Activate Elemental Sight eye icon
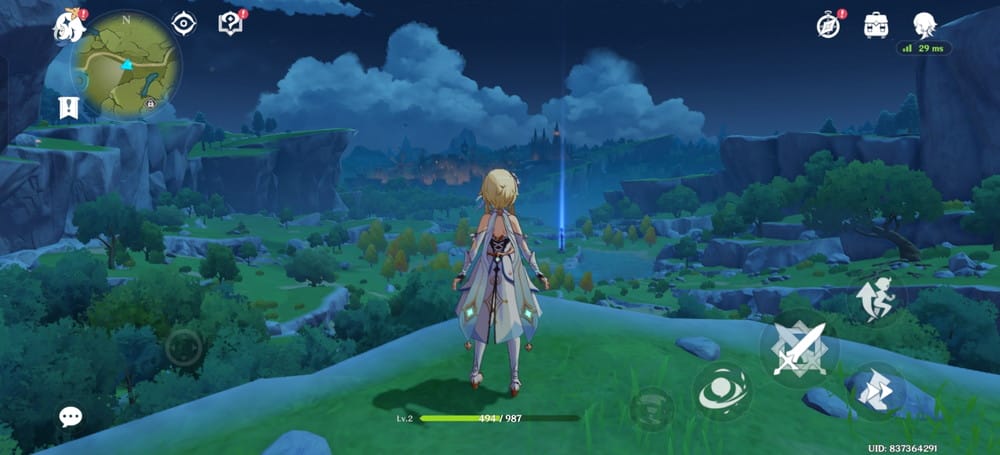This screenshot has height=455, width=1000. (184, 24)
